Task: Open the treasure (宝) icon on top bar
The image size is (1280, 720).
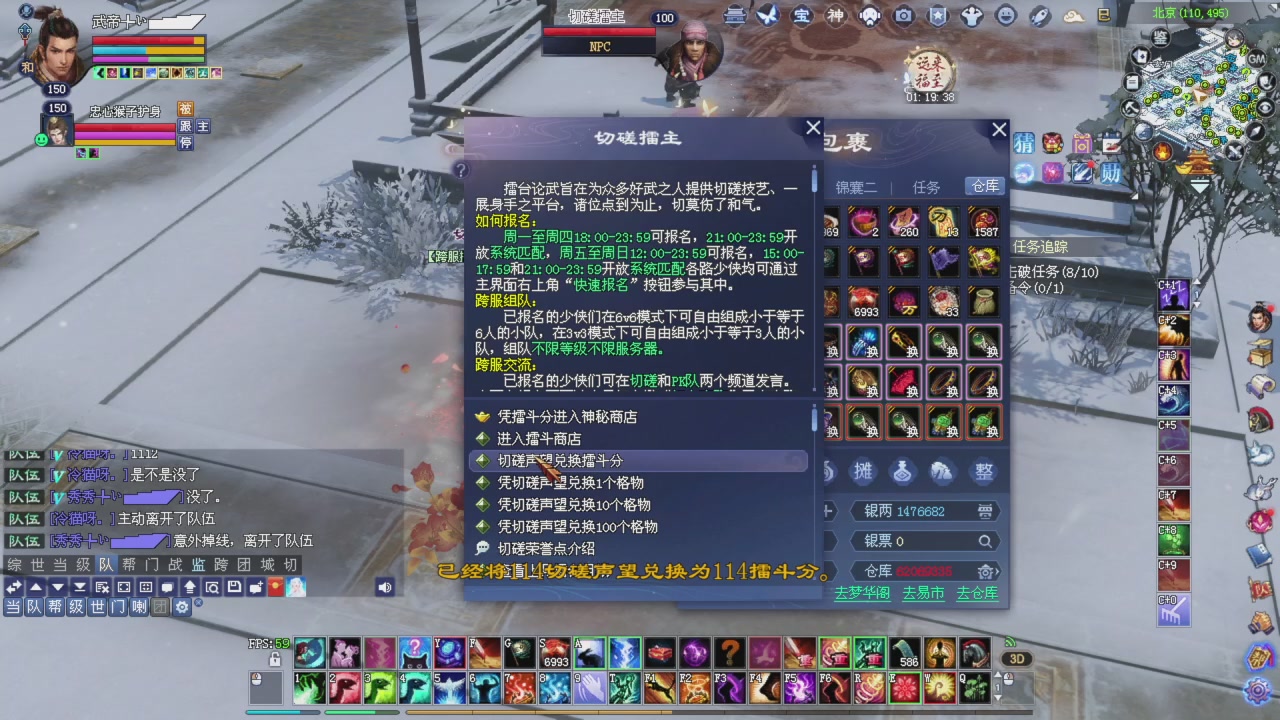Action: (801, 16)
